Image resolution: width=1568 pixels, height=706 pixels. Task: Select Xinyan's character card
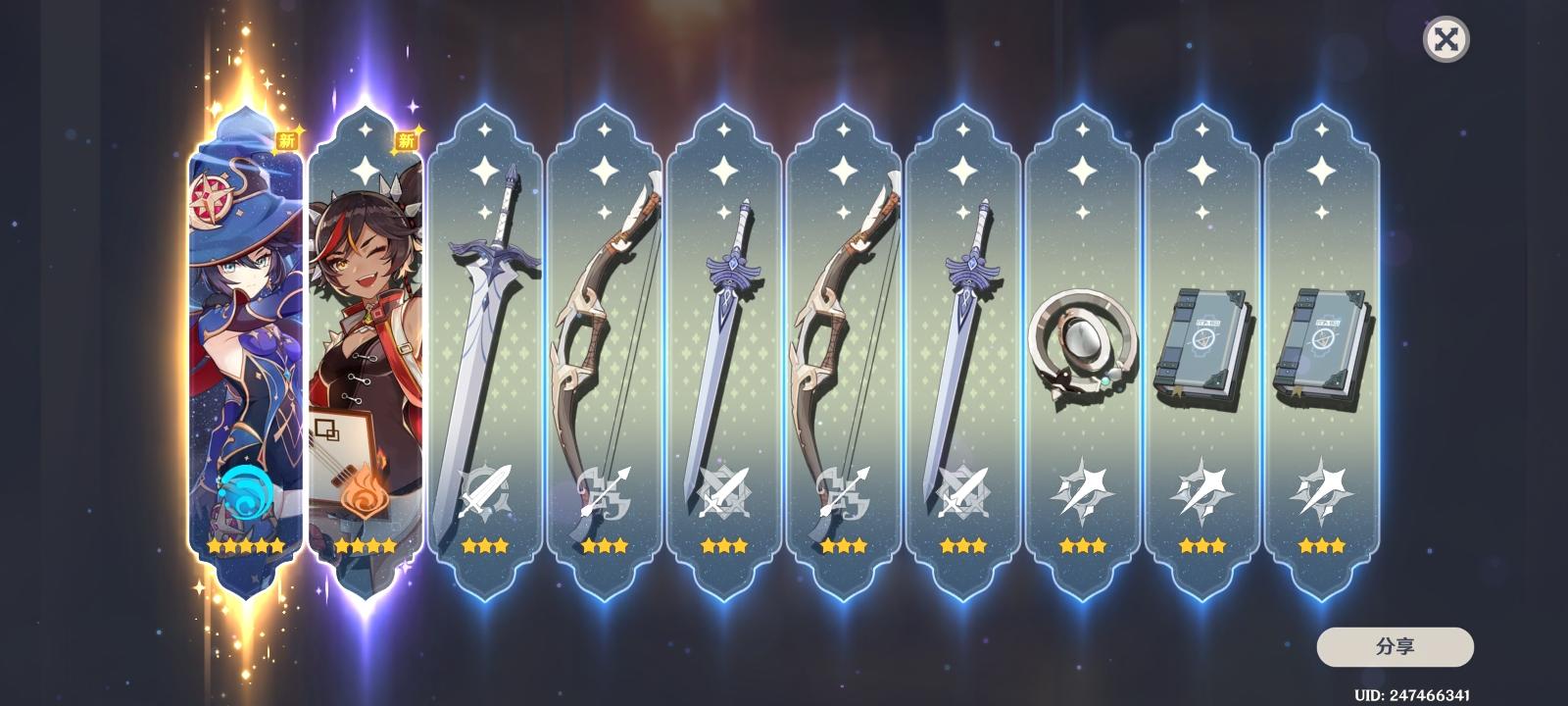pos(367,343)
